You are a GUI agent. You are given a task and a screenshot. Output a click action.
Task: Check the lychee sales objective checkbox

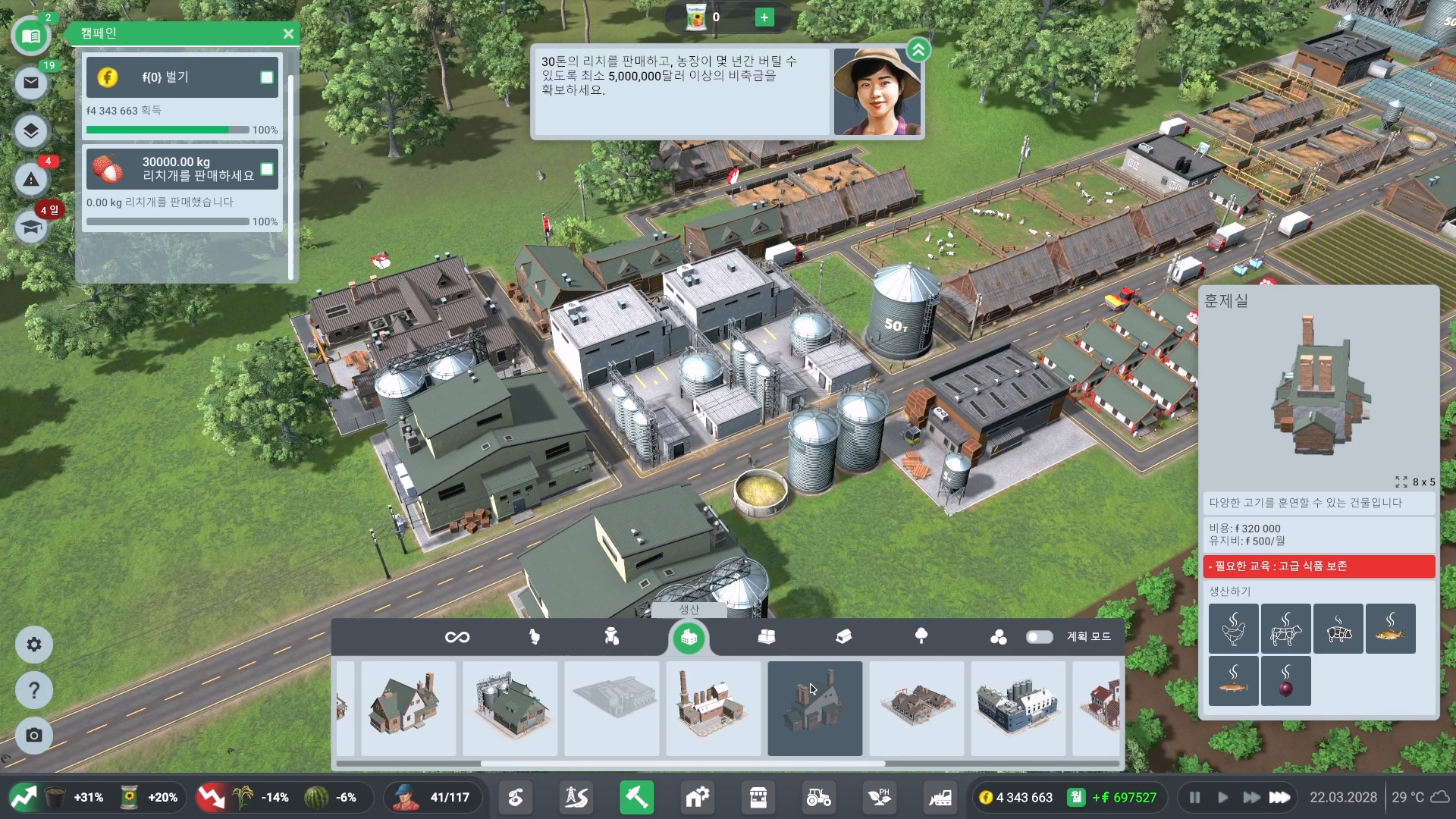267,169
